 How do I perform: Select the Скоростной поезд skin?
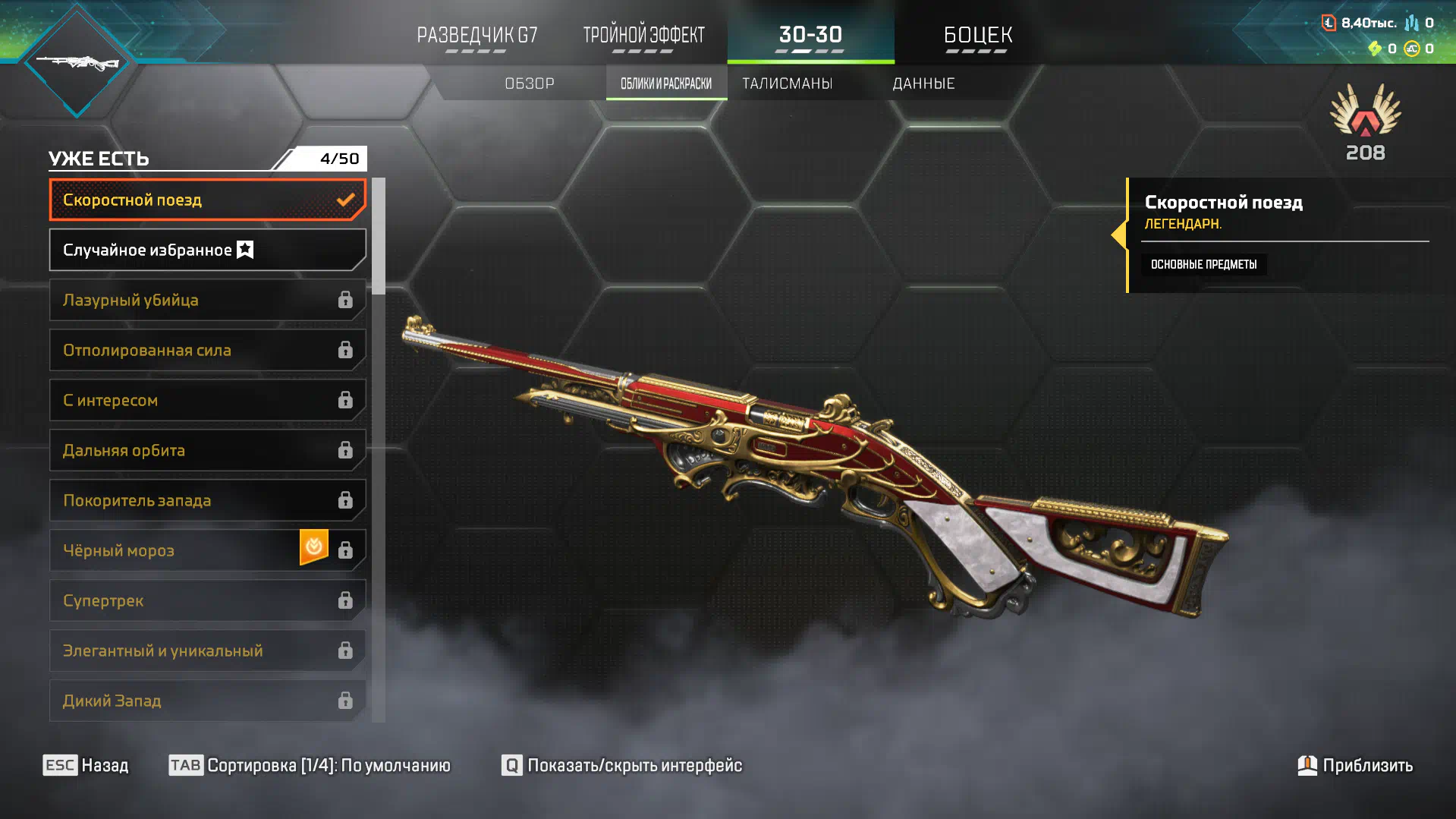(207, 200)
